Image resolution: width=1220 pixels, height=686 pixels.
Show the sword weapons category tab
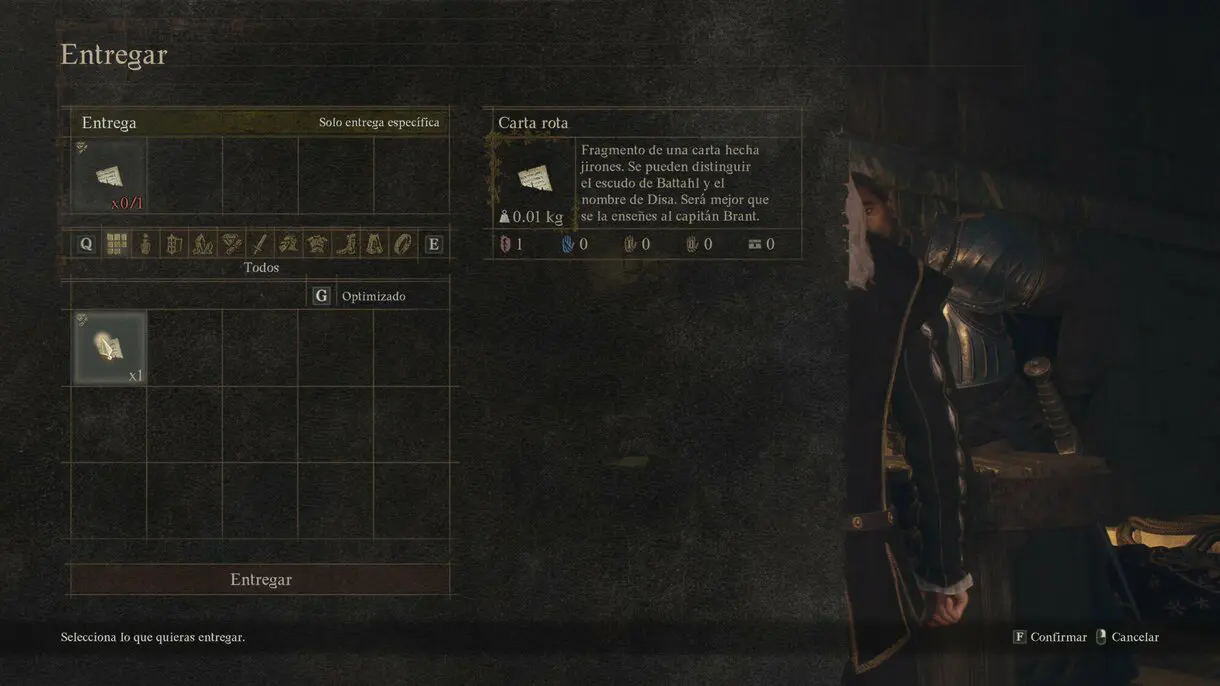[x=260, y=244]
